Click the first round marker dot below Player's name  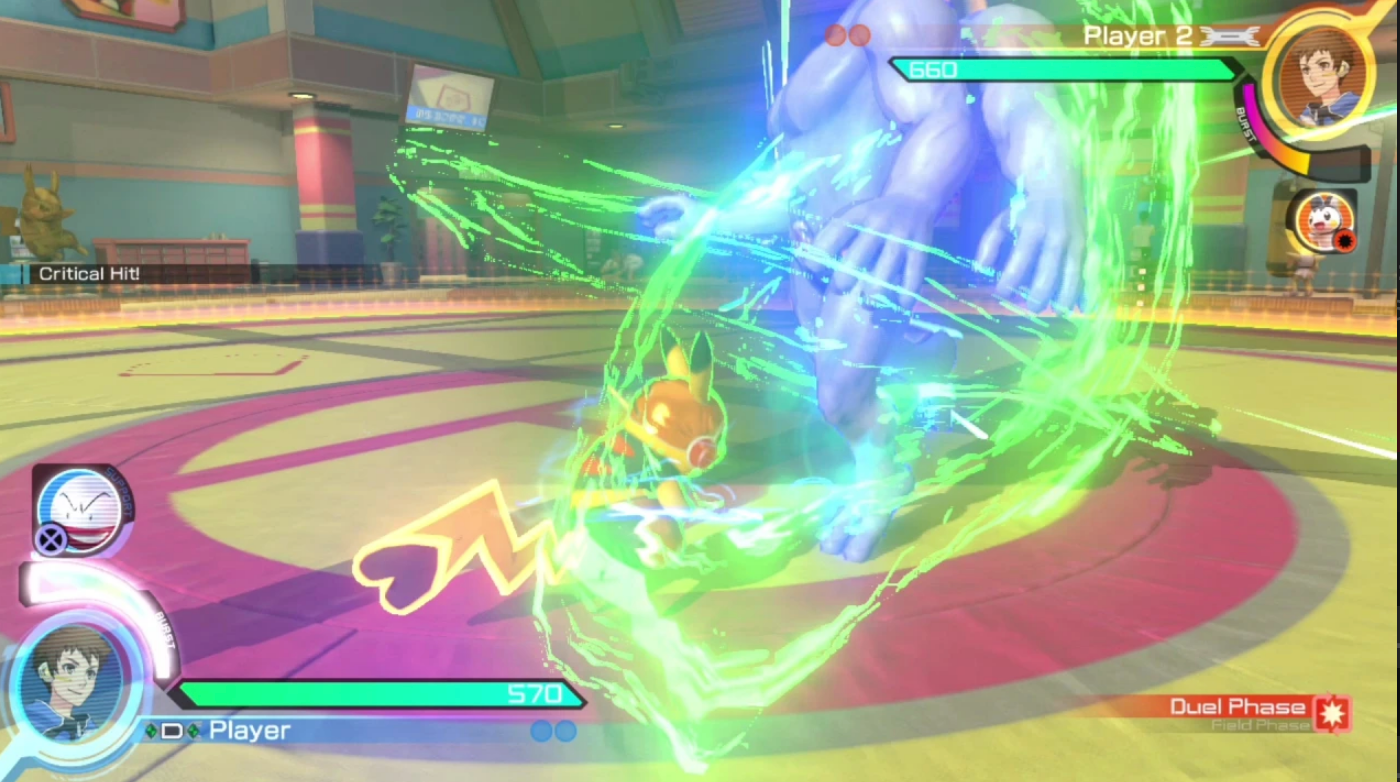point(543,731)
